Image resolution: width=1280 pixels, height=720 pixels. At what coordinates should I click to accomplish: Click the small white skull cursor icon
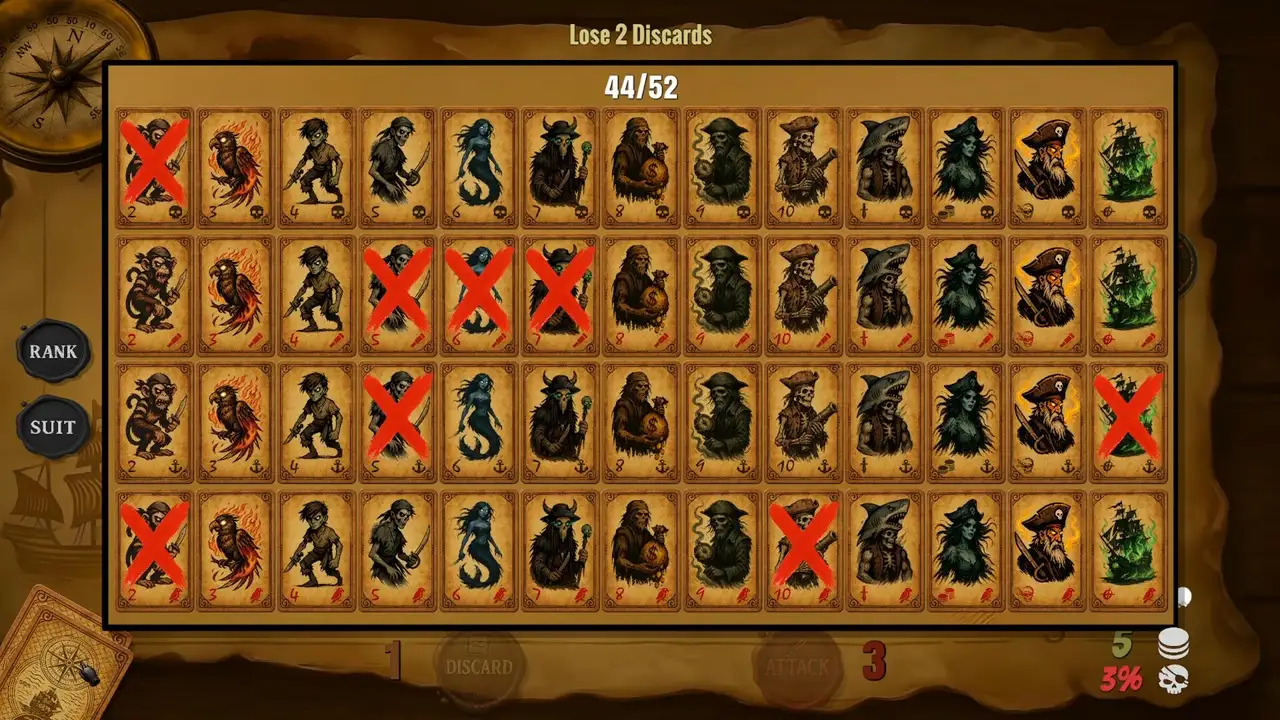coord(1184,597)
